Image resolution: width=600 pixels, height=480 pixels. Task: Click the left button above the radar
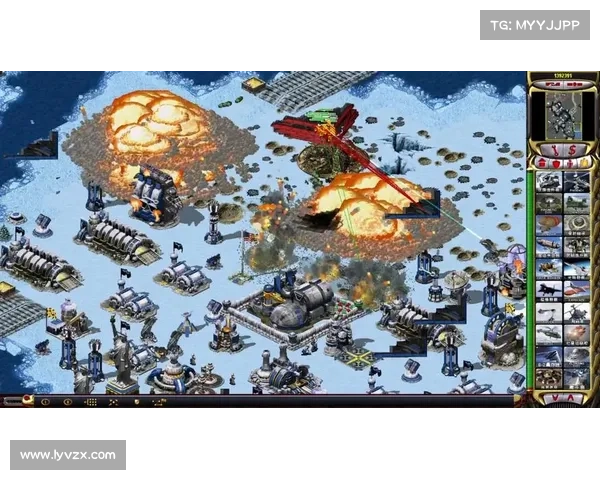pyautogui.click(x=551, y=85)
